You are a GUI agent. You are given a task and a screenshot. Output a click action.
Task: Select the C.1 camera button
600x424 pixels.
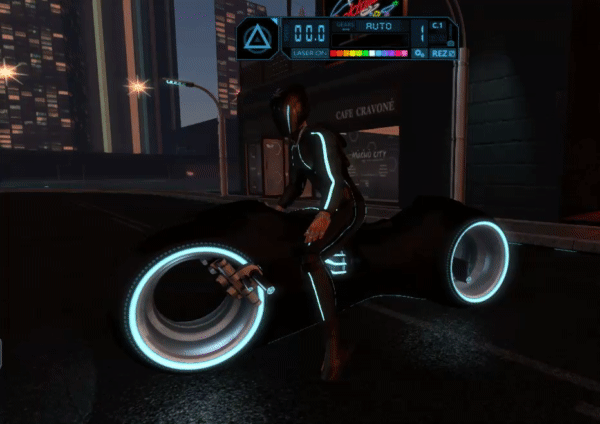pos(439,26)
